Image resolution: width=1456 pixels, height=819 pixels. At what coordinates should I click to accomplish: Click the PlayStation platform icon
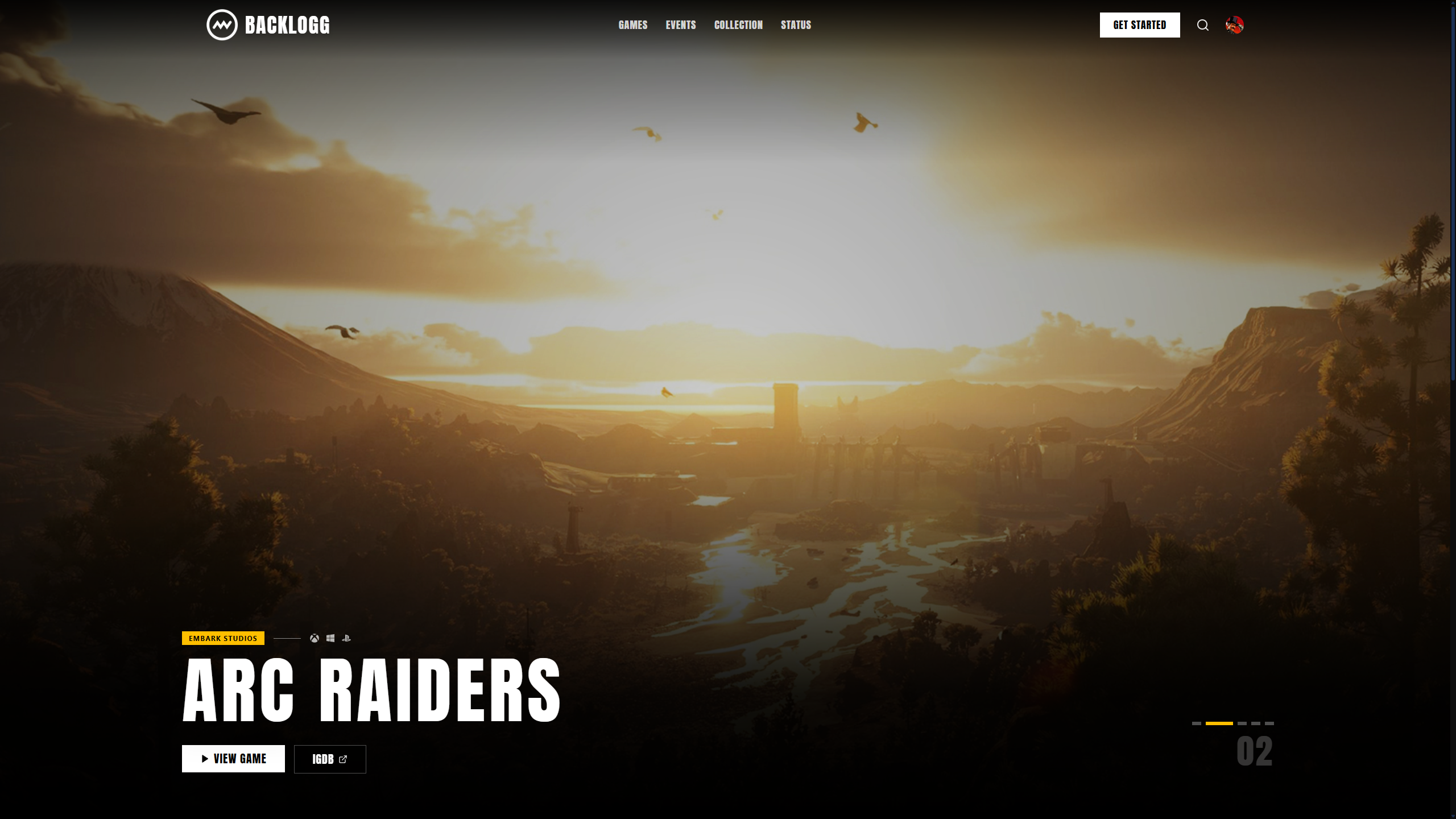point(348,638)
